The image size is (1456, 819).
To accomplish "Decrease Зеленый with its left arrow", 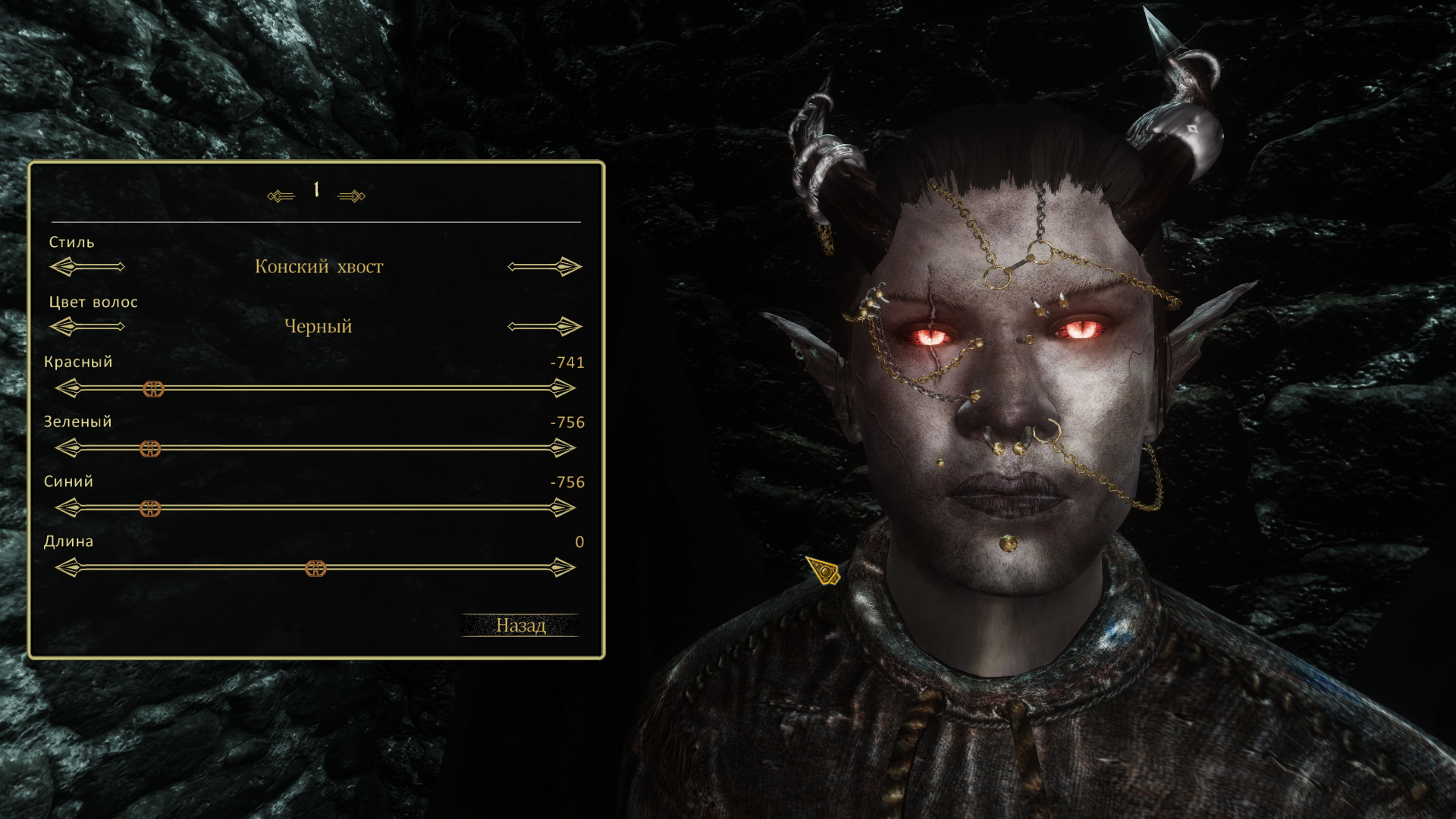I will pyautogui.click(x=69, y=449).
